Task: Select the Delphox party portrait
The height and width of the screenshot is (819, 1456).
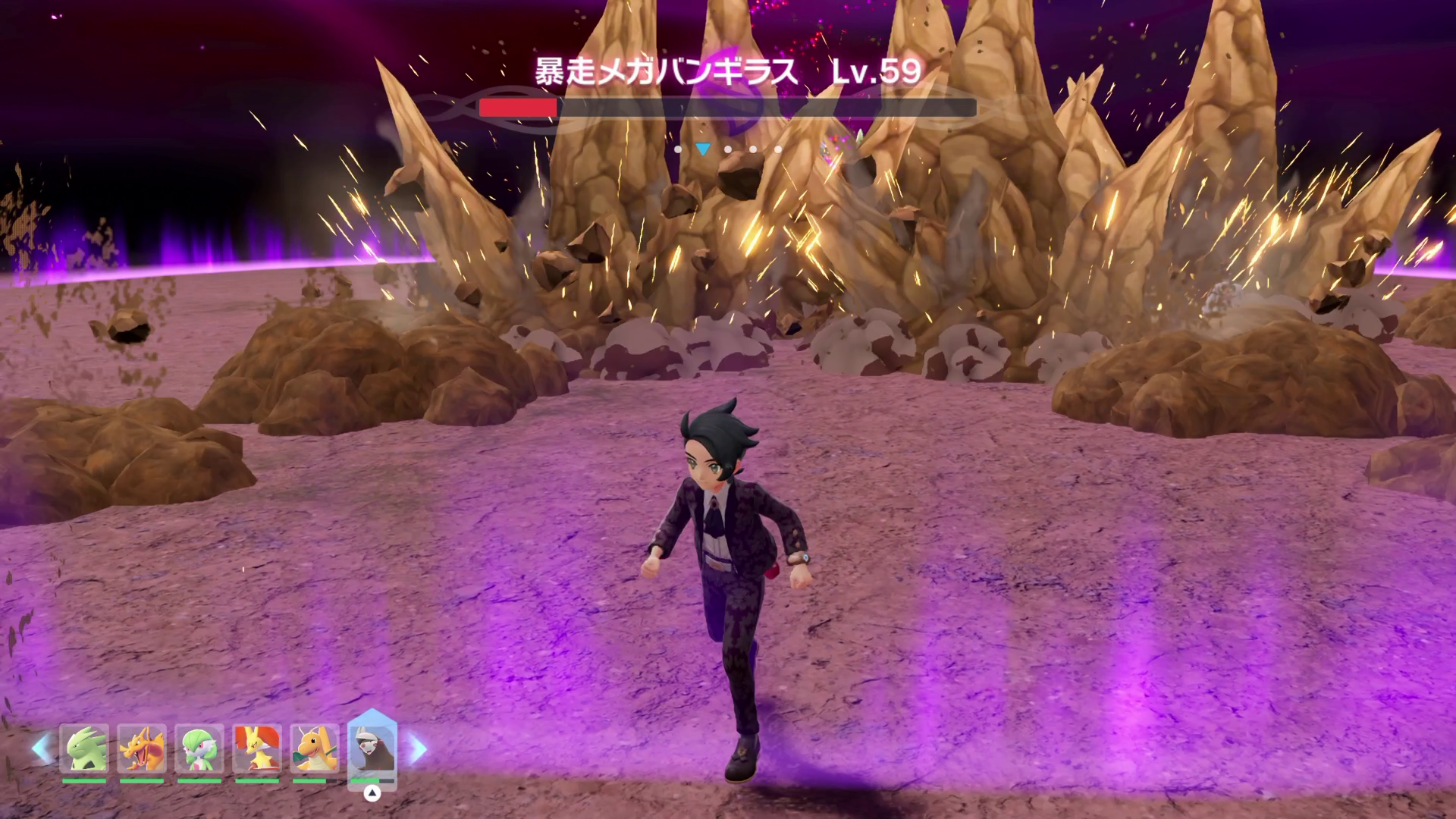Action: pyautogui.click(x=257, y=749)
